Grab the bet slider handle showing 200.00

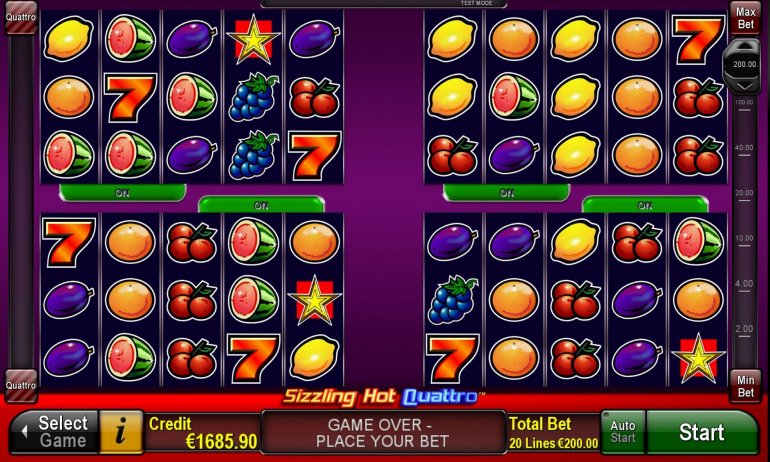[745, 62]
